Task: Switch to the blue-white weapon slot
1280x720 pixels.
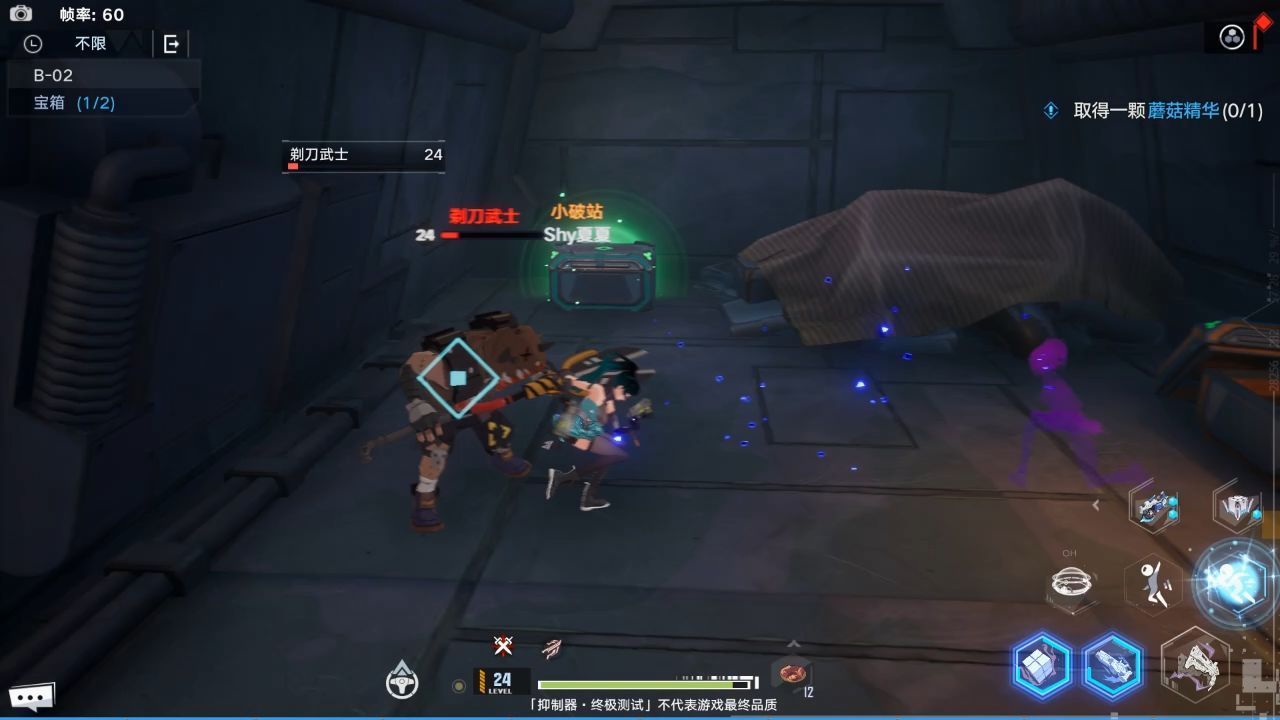Action: [x=1155, y=507]
